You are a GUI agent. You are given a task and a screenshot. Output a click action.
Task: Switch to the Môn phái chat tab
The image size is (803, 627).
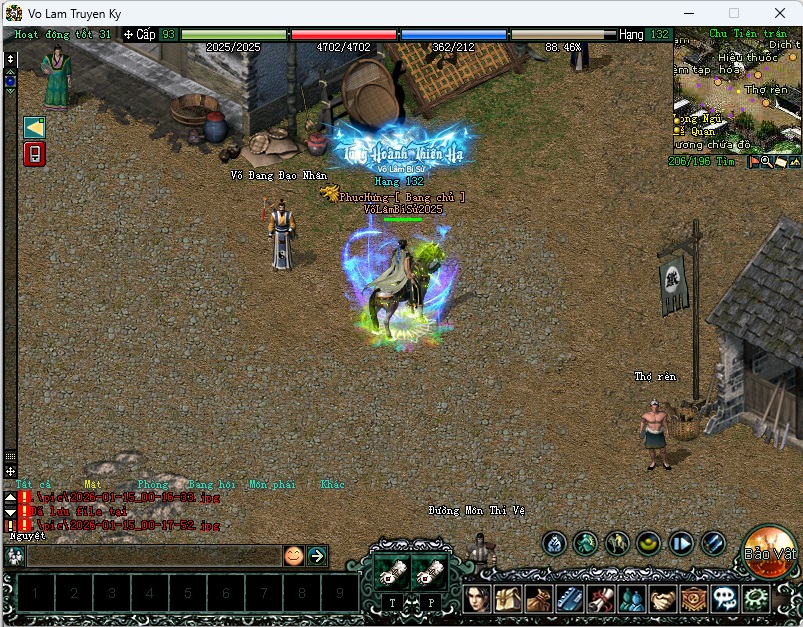(x=272, y=485)
